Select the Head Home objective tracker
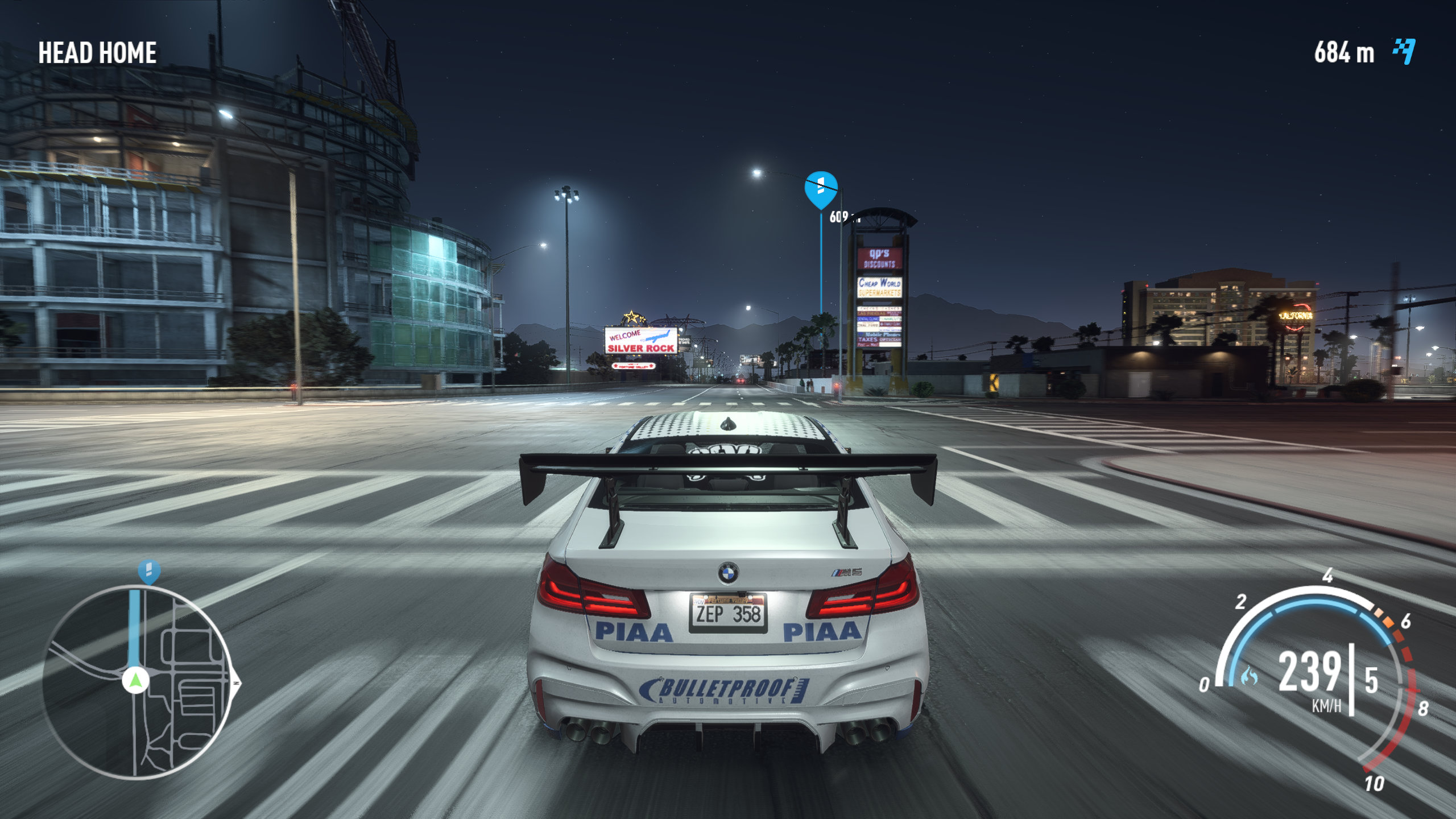Image resolution: width=1456 pixels, height=819 pixels. 97,53
